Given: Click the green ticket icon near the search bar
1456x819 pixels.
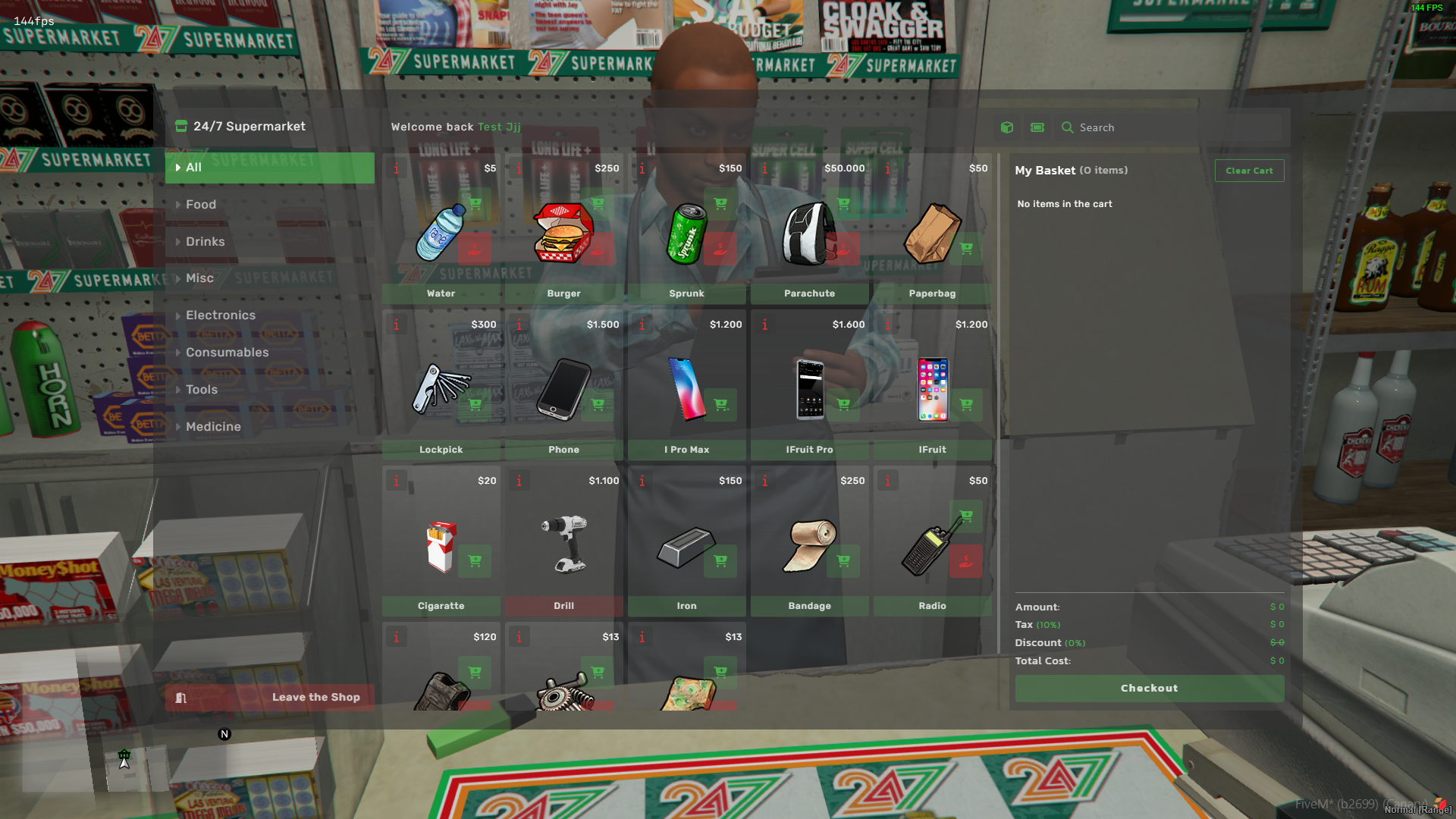Looking at the screenshot, I should [x=1037, y=127].
